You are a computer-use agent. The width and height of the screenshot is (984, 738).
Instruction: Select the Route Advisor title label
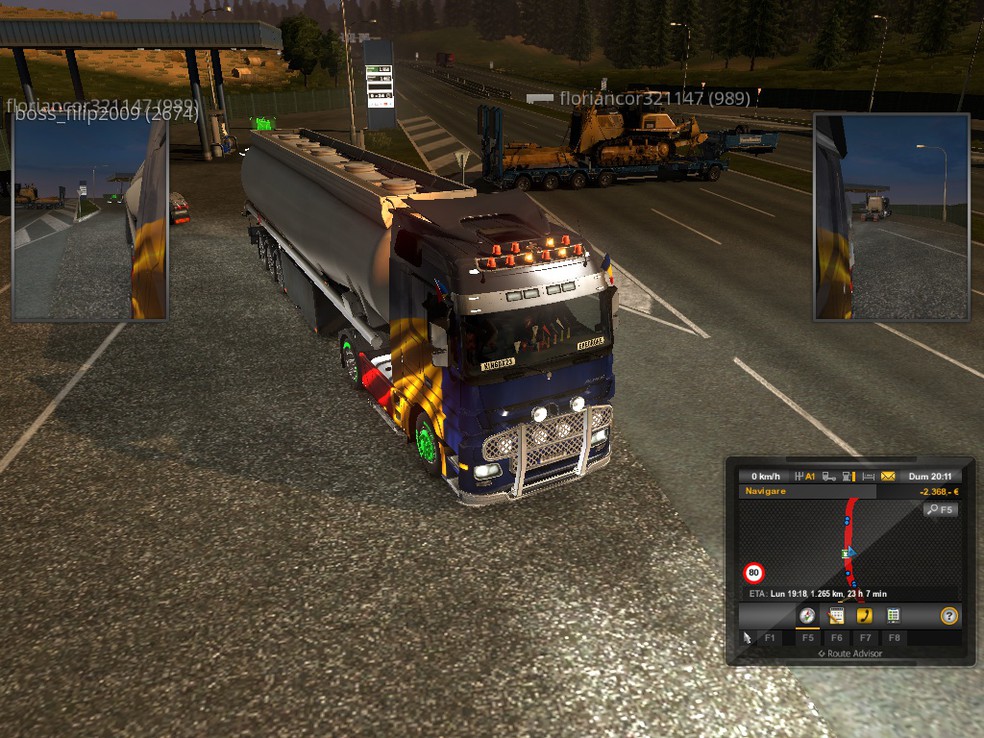850,654
